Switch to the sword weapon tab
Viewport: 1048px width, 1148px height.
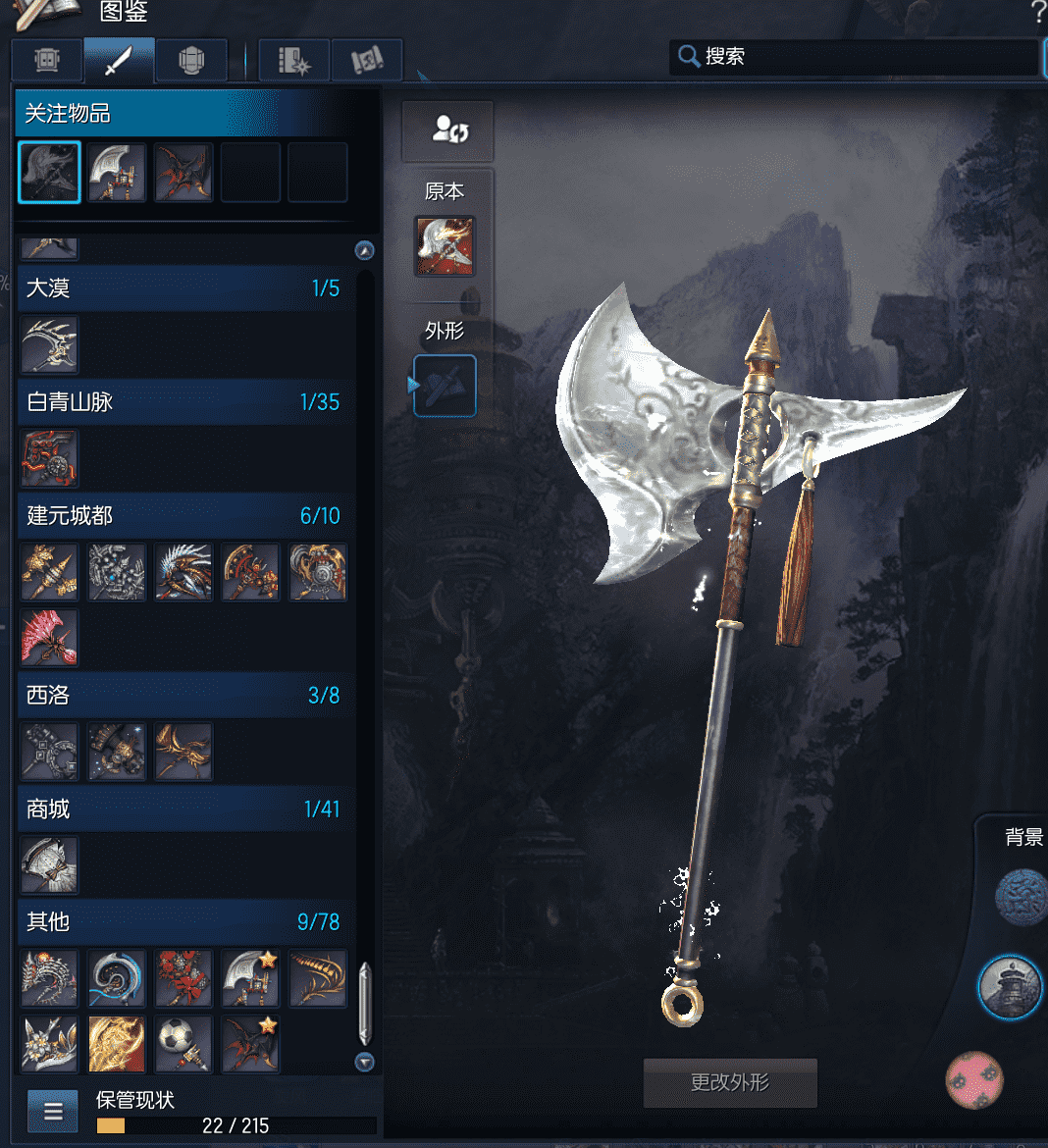[119, 61]
